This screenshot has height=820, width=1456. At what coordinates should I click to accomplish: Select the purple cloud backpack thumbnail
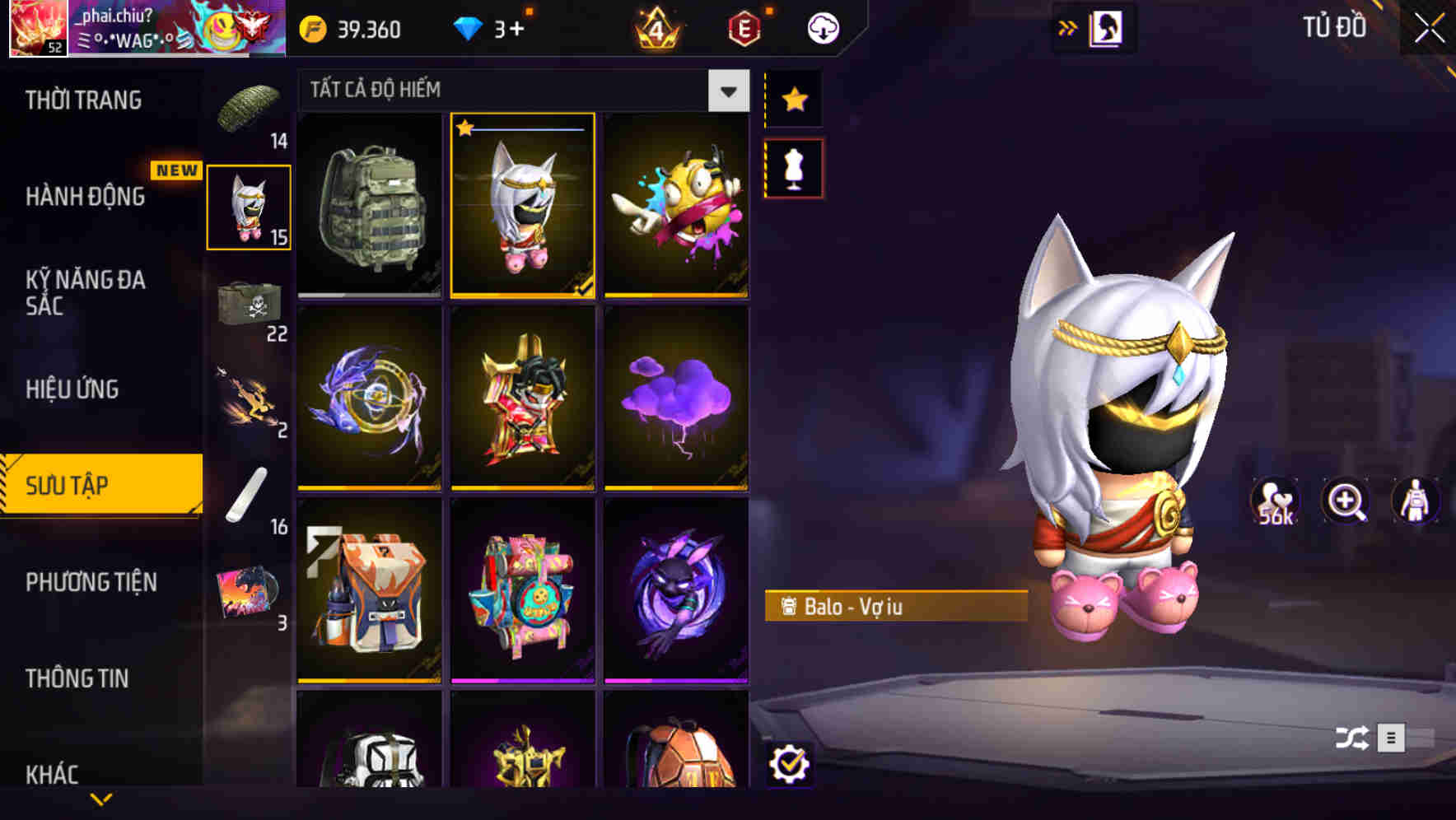pos(675,398)
